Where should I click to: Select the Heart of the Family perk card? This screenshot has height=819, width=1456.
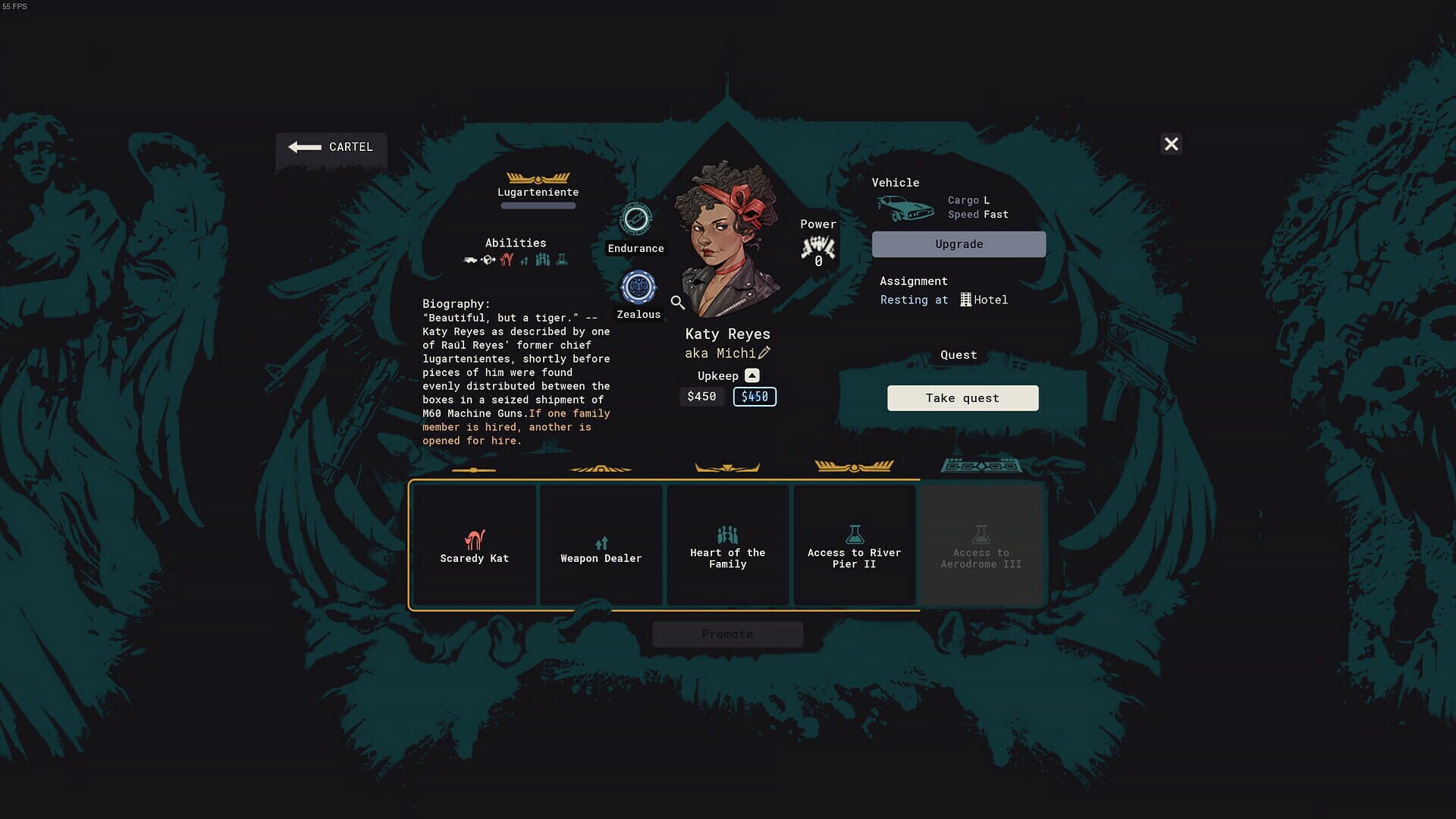[x=727, y=544]
